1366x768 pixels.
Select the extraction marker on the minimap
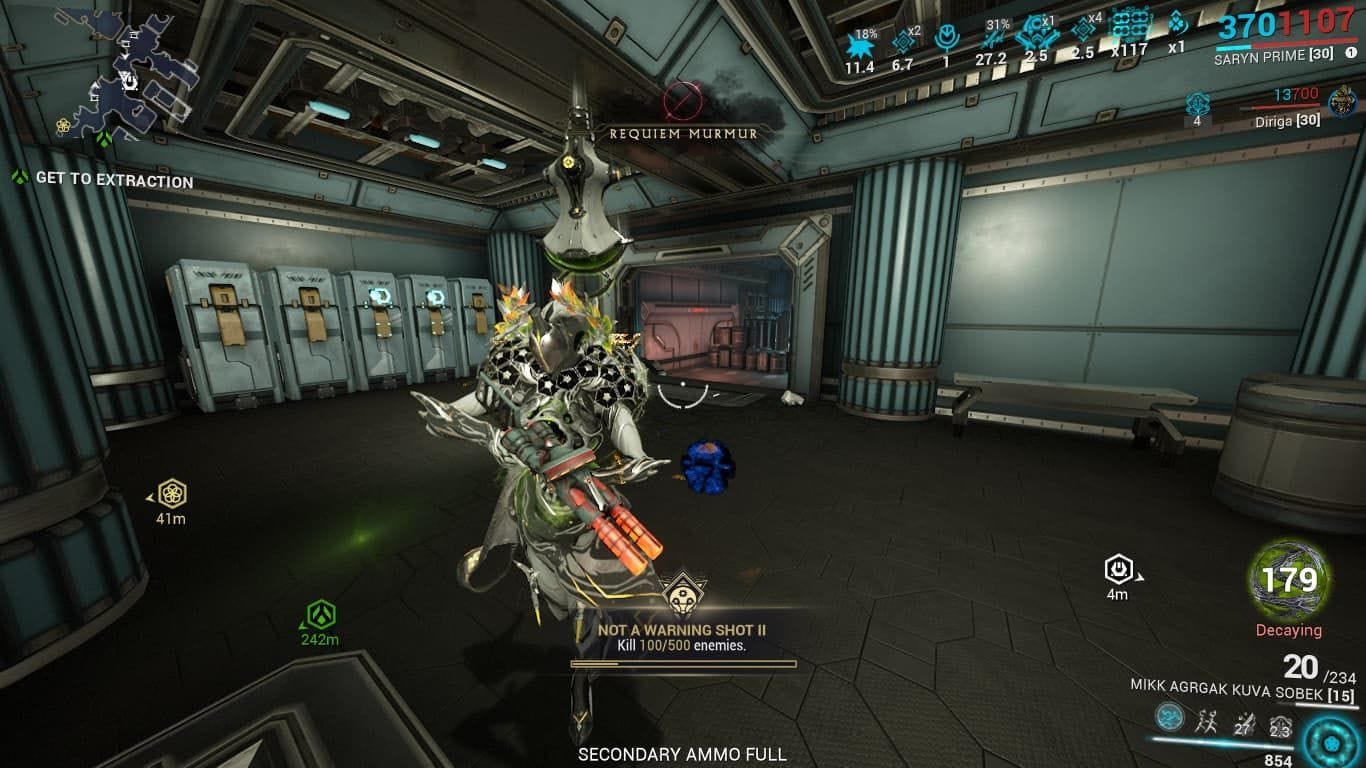pos(104,139)
